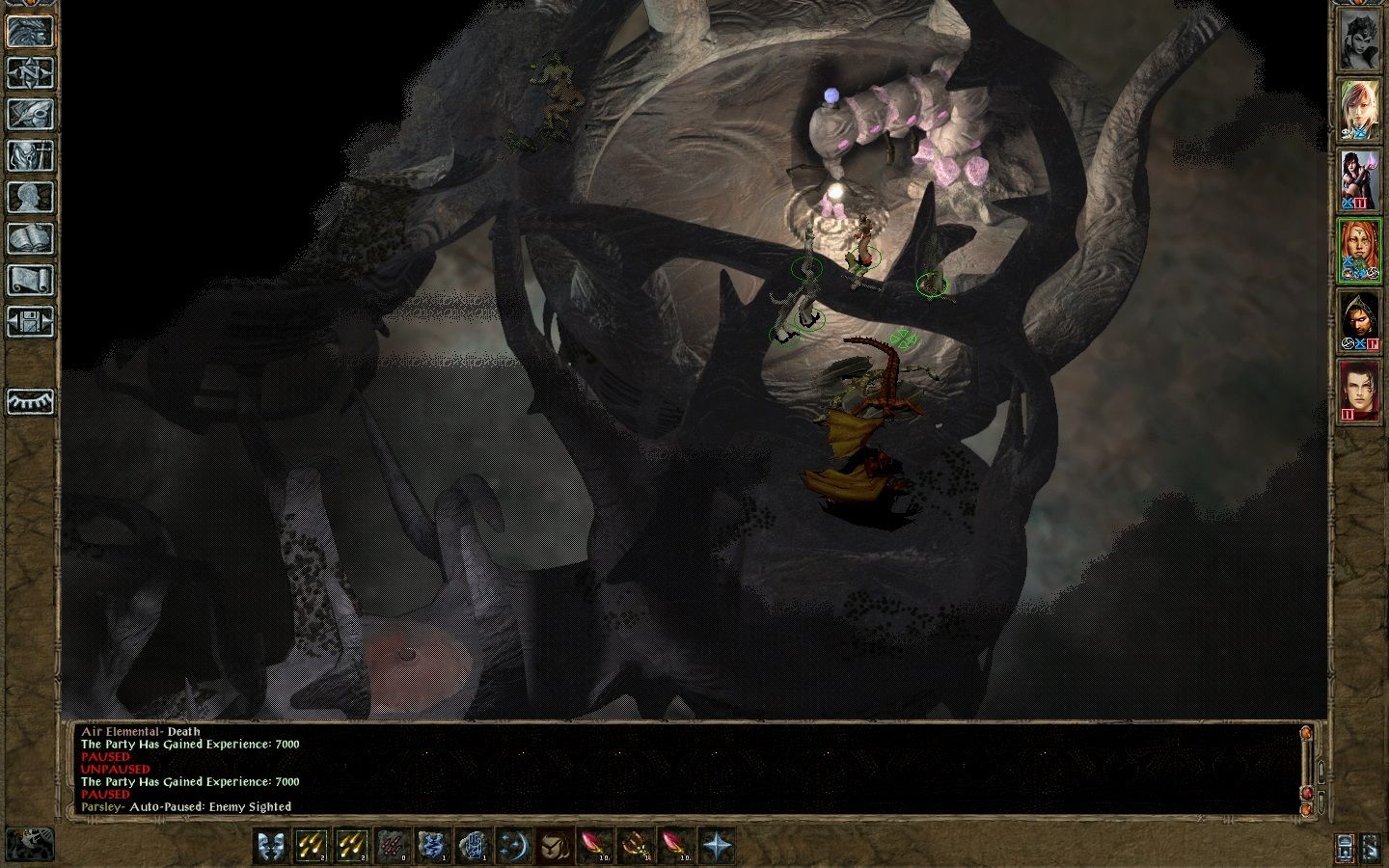Click the blue four-pointed star button
1389x868 pixels.
(716, 846)
